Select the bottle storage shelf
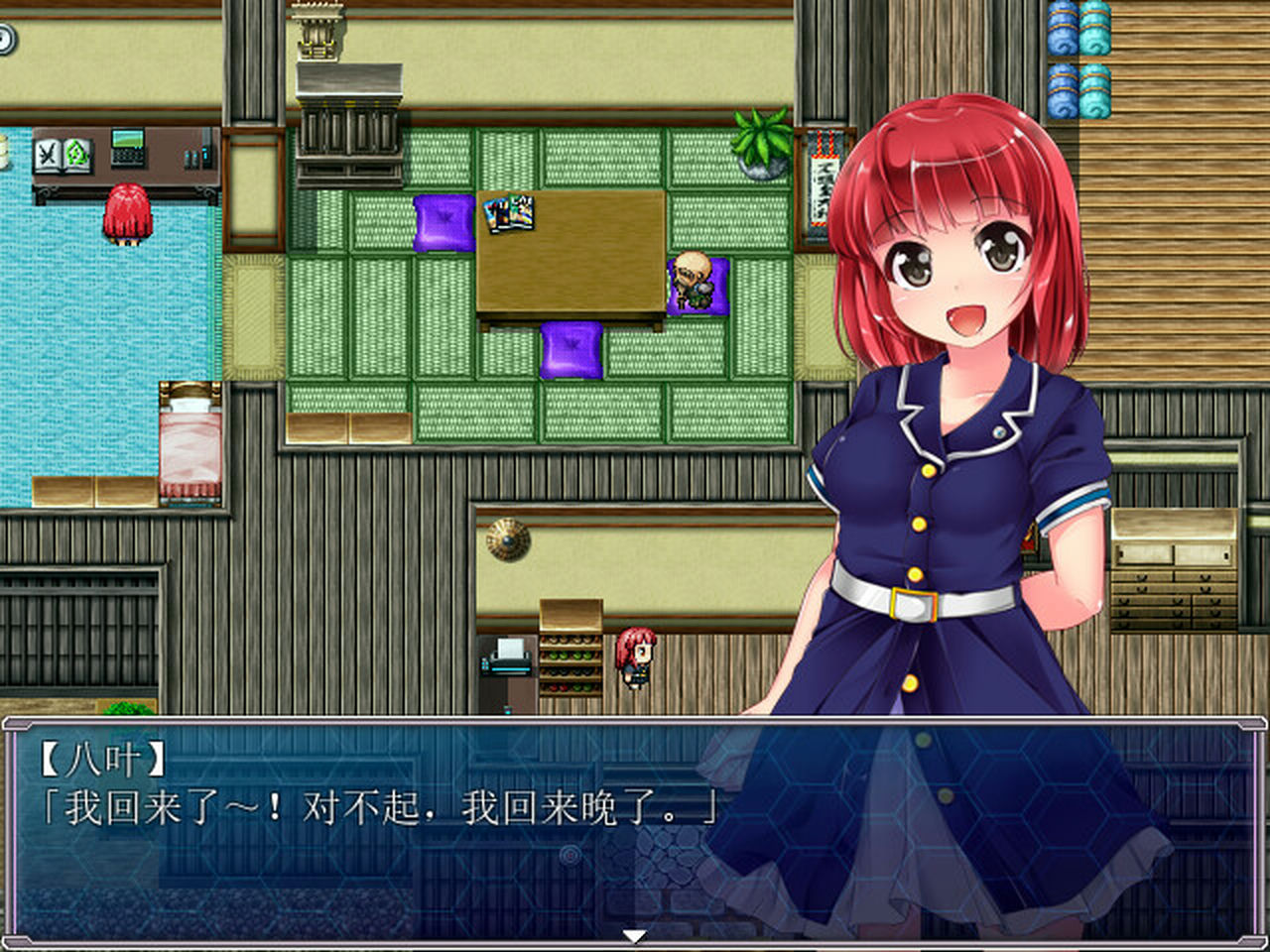 [569, 659]
